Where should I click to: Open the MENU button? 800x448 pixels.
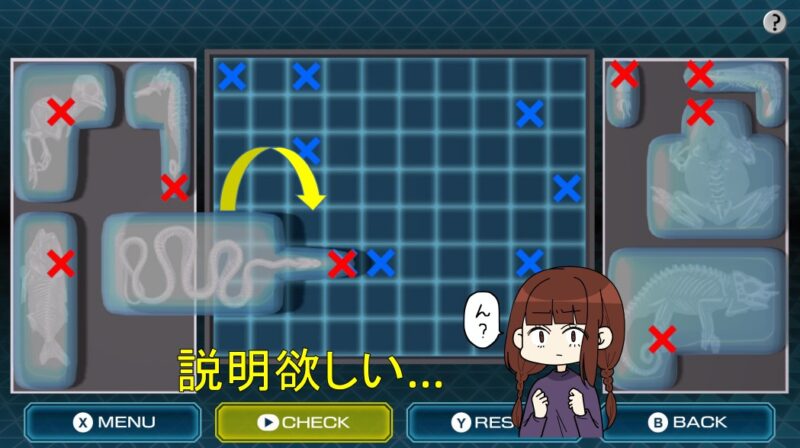pyautogui.click(x=112, y=422)
